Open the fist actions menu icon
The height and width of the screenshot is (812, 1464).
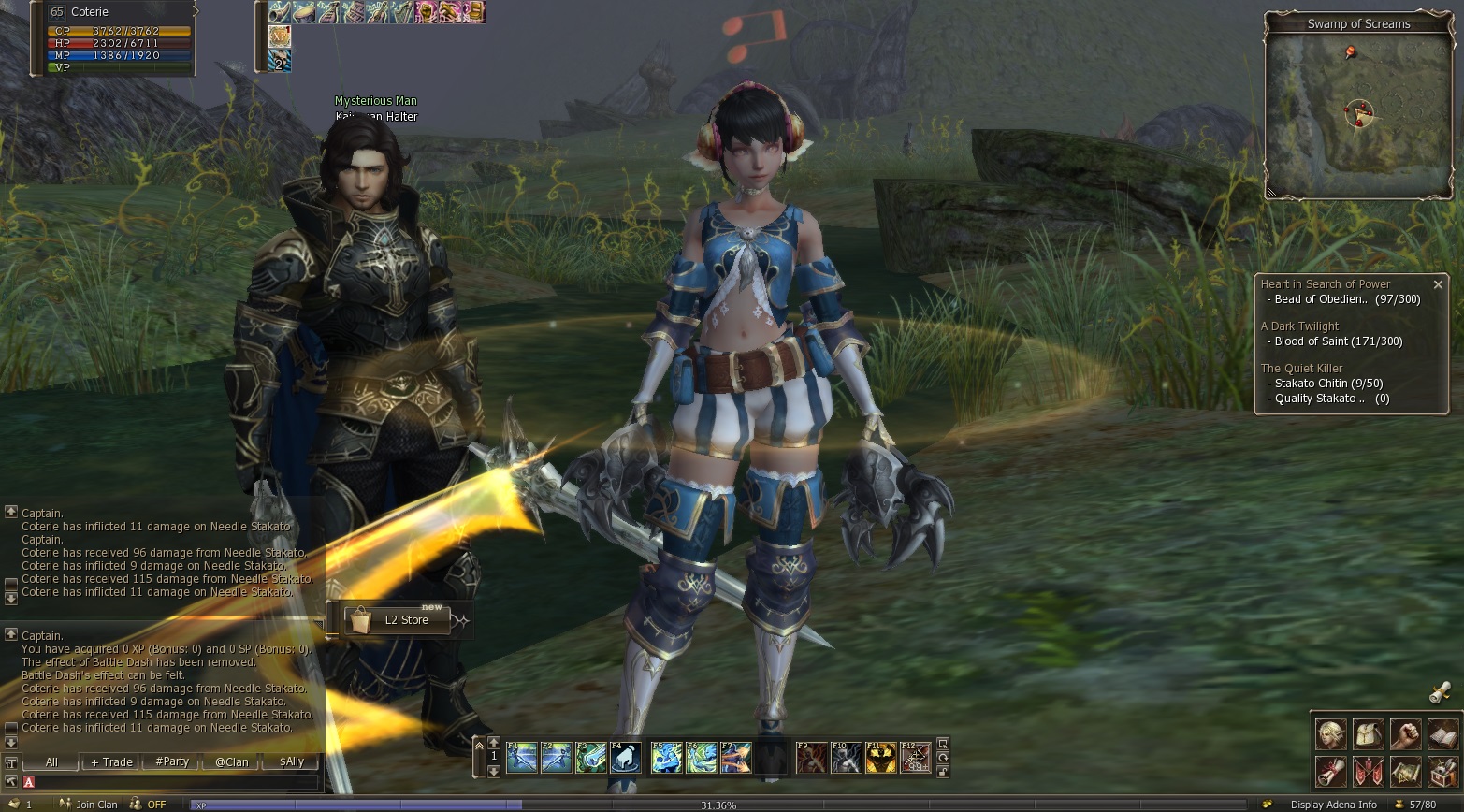coord(1405,734)
